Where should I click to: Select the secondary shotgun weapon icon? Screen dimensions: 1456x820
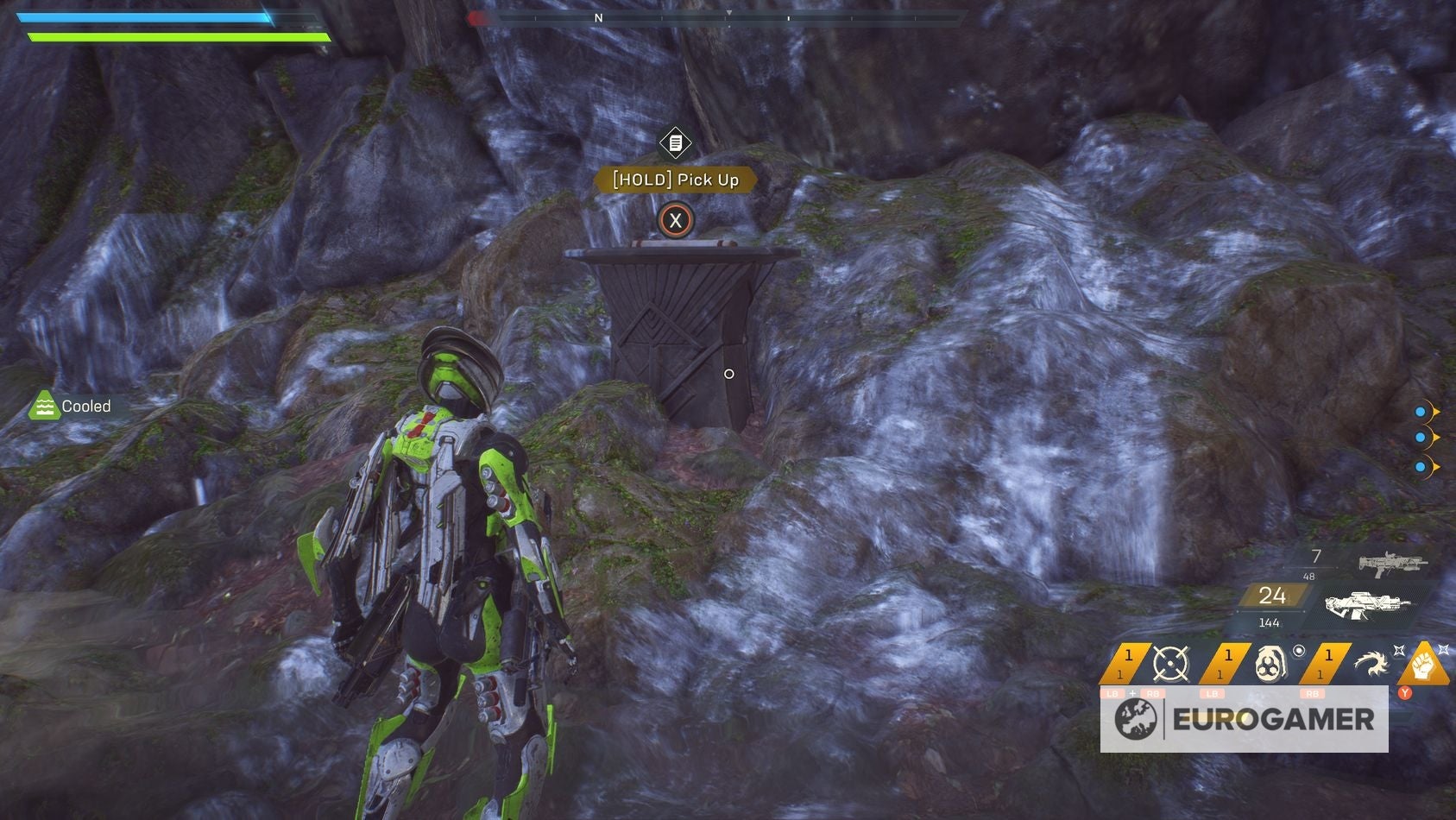click(1390, 563)
